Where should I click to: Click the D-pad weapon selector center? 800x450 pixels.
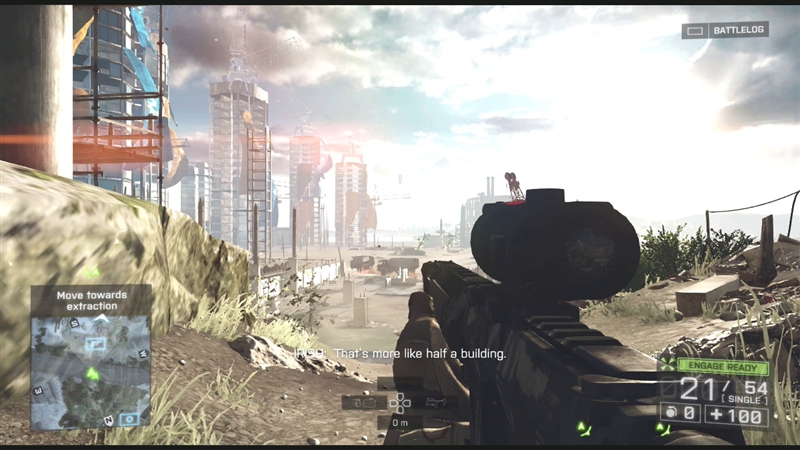point(400,402)
